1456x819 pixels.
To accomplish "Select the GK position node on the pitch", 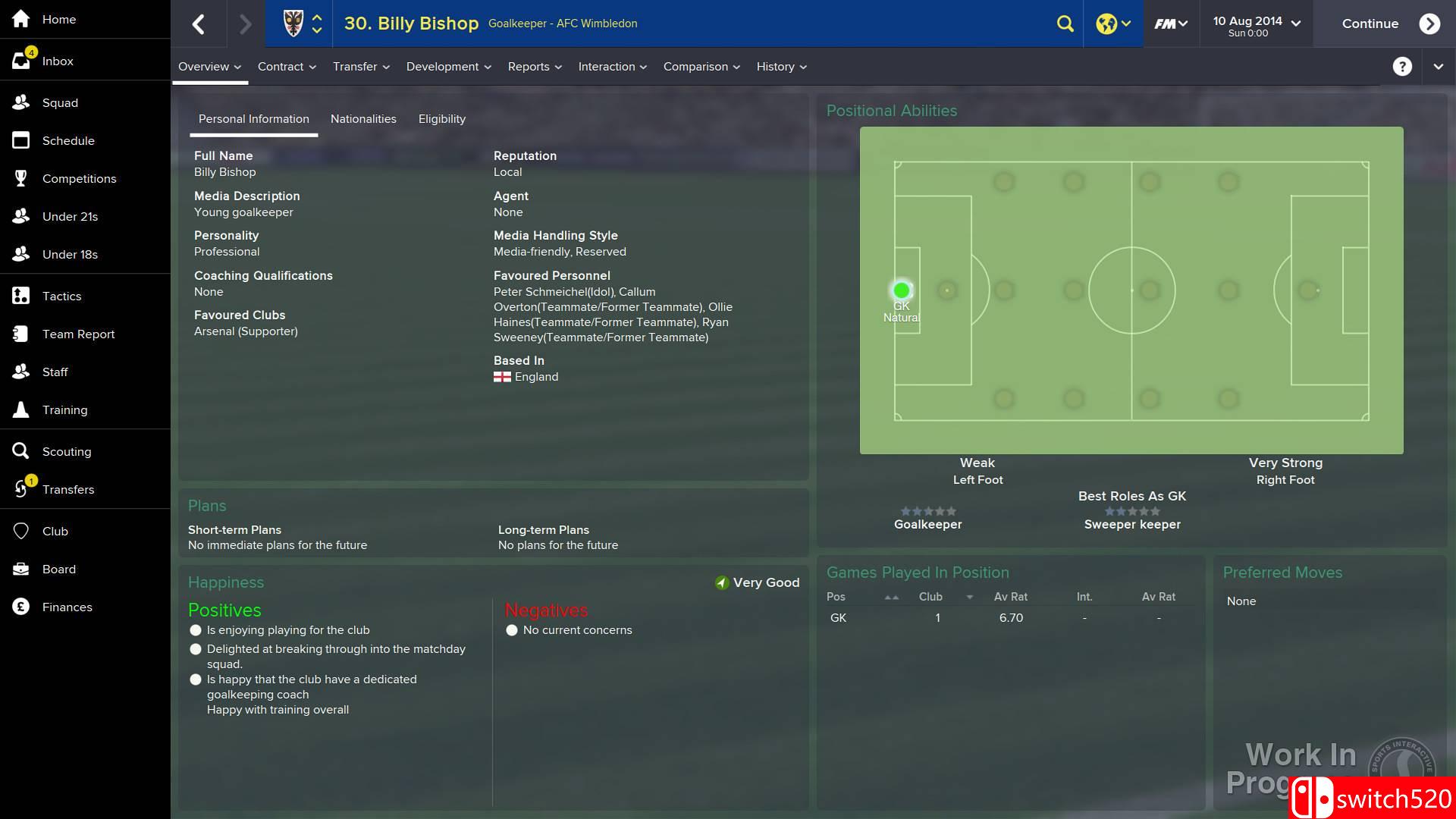I will pyautogui.click(x=901, y=290).
